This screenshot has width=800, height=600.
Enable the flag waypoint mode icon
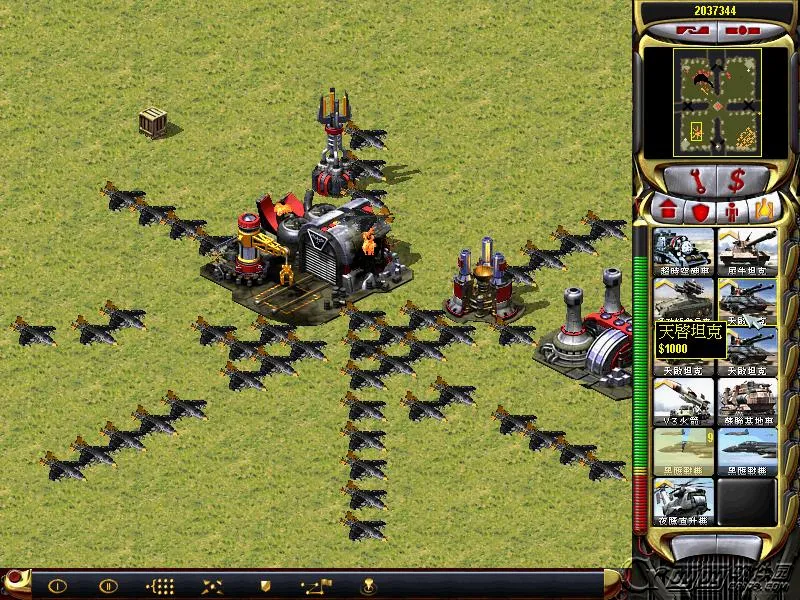click(317, 586)
